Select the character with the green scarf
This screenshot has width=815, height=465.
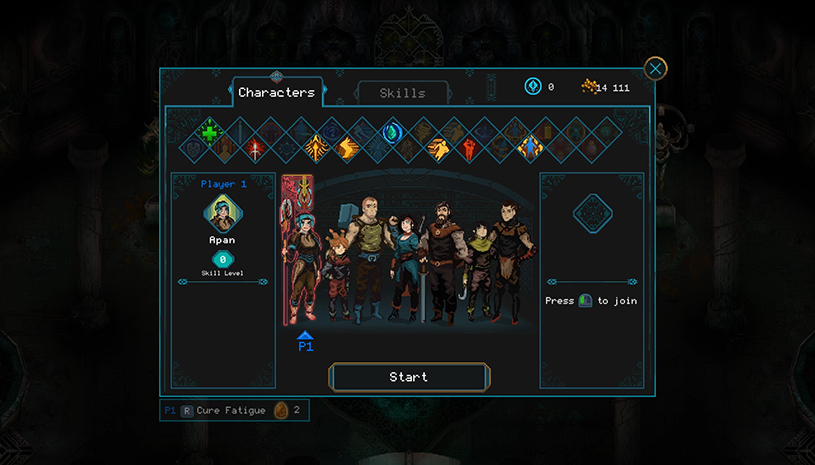click(481, 270)
